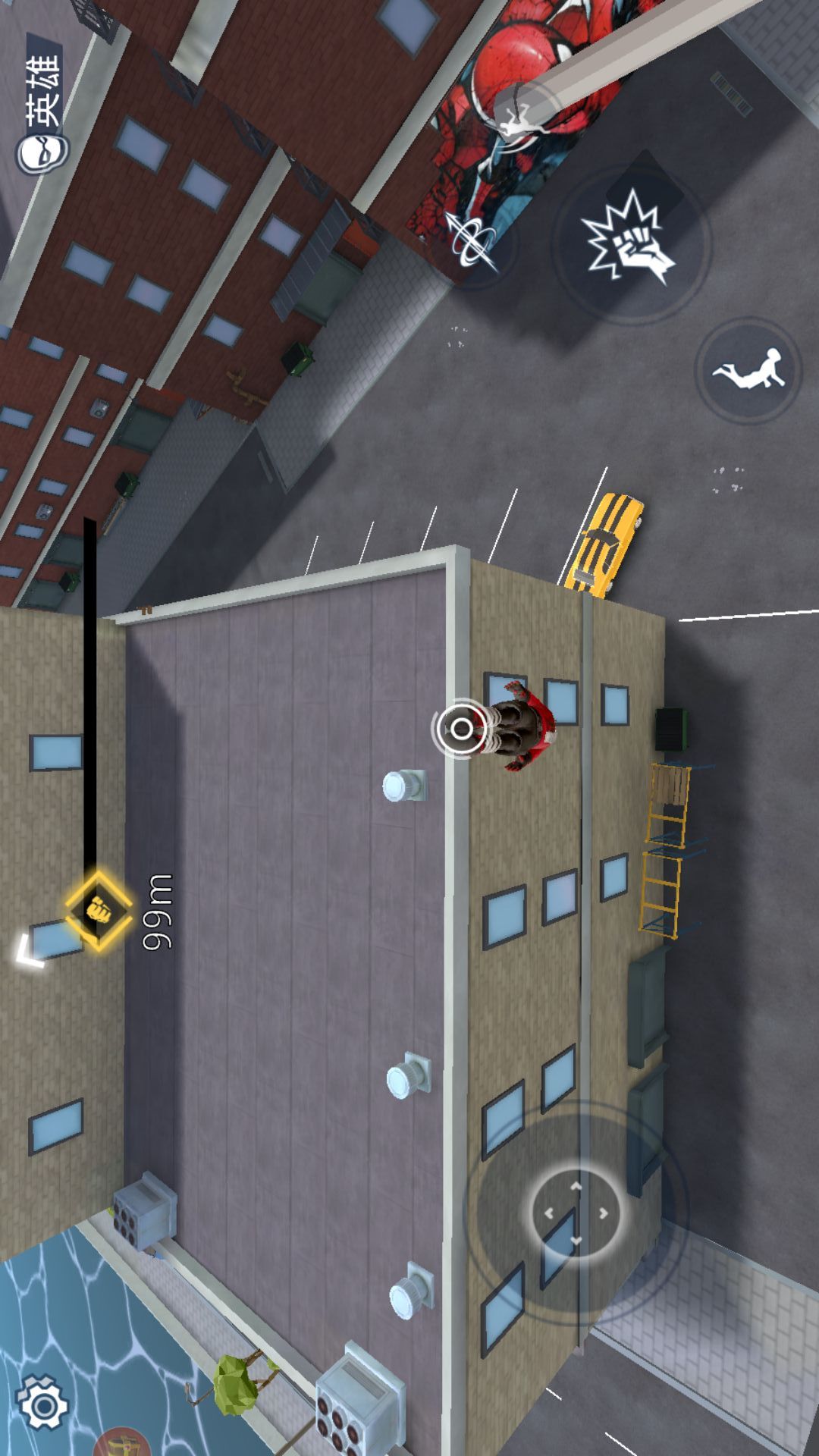The width and height of the screenshot is (819, 1456).
Task: Open the settings gear menu
Action: 42,1405
